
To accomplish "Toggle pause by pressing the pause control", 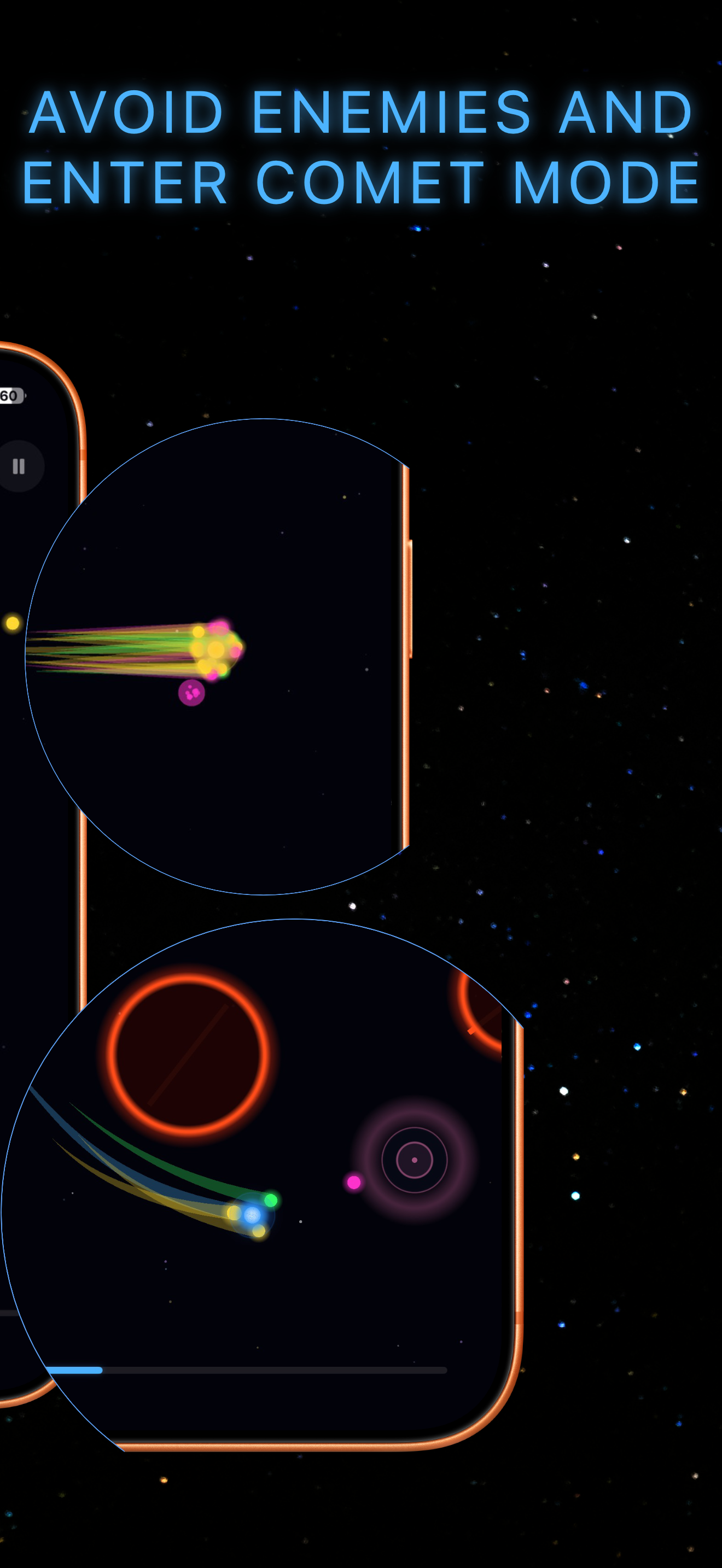I will [18, 466].
